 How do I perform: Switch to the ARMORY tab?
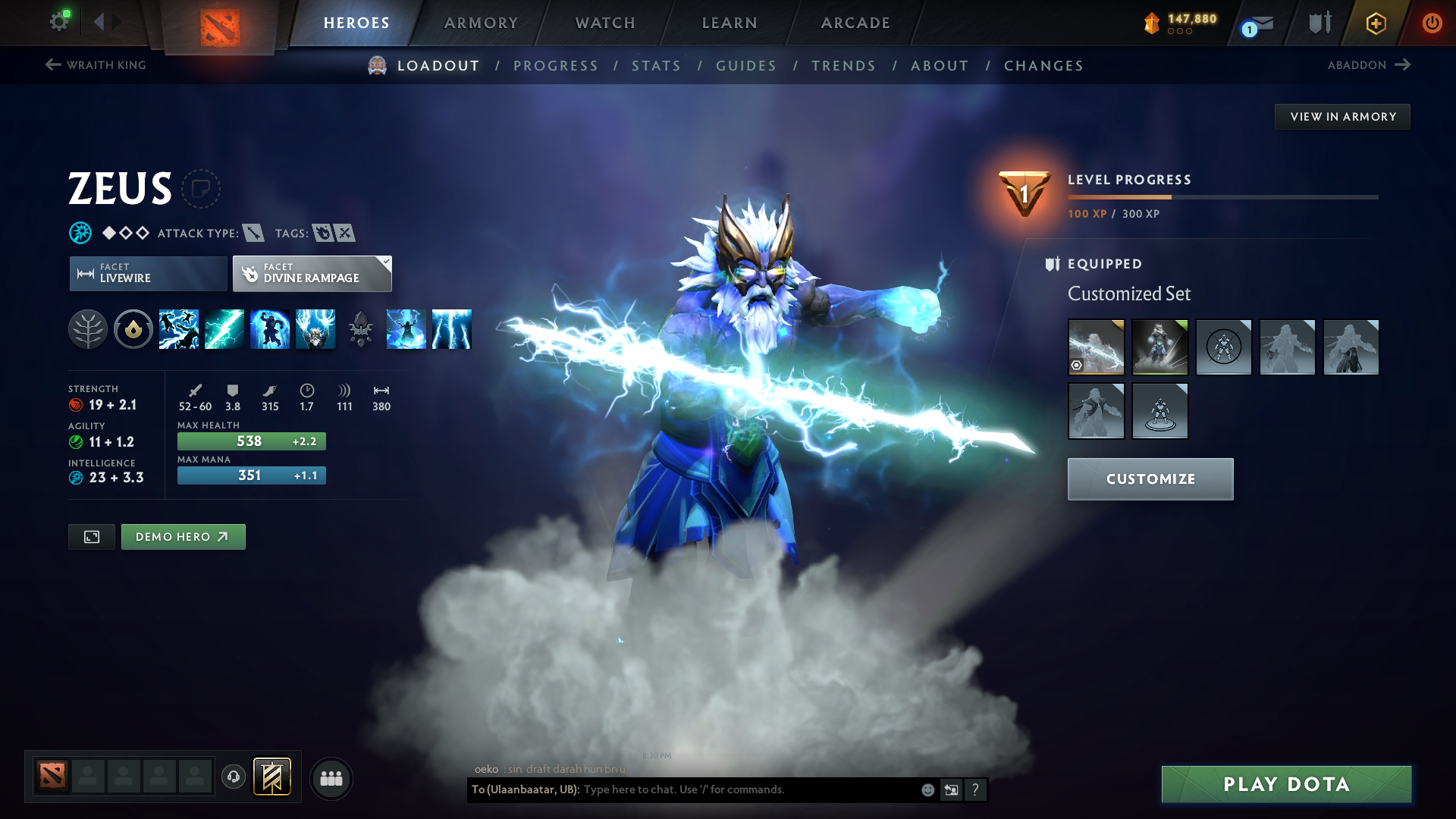coord(481,23)
